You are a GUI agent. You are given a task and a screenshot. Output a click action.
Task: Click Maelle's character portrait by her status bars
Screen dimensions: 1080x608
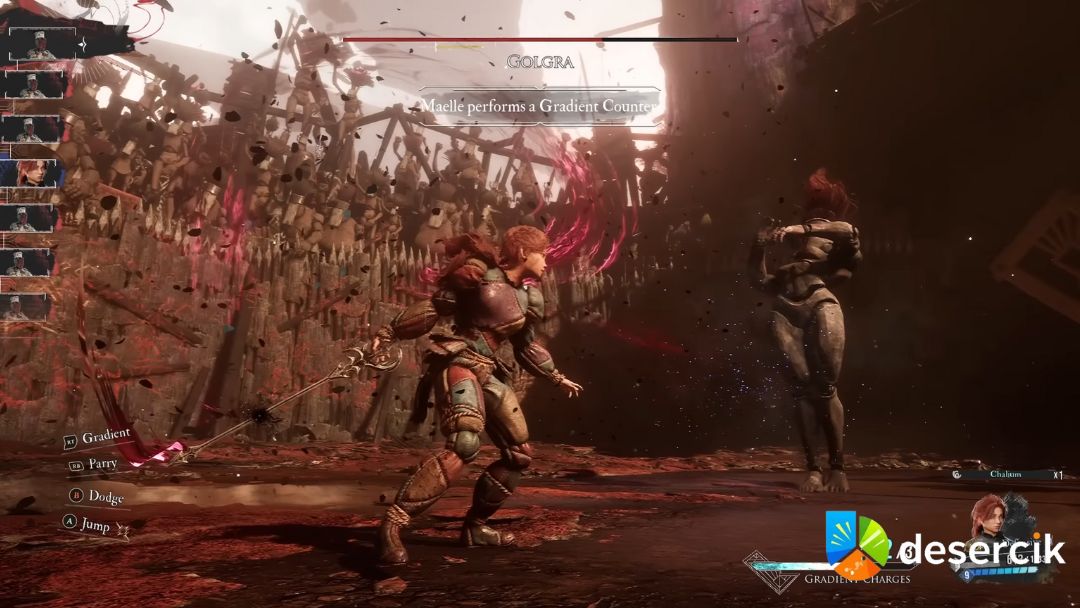[988, 522]
